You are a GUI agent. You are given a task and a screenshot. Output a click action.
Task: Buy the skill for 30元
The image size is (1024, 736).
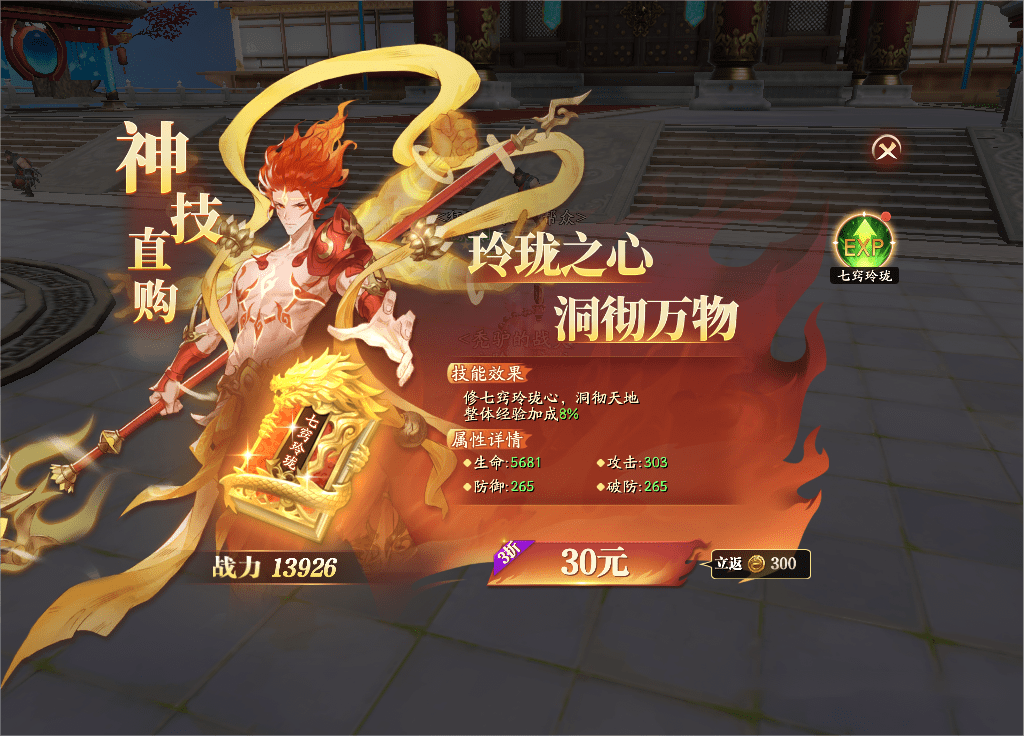pyautogui.click(x=594, y=563)
